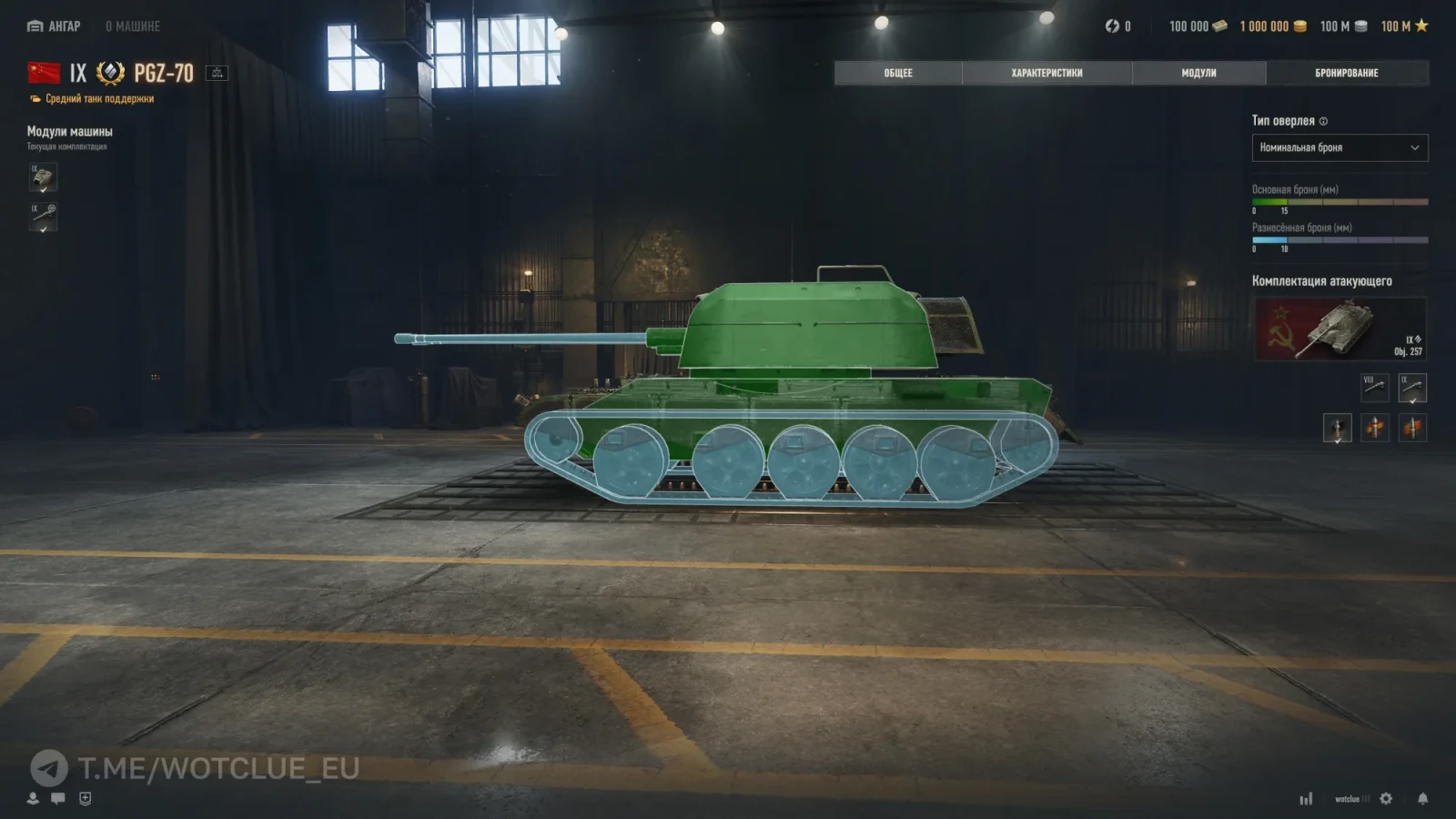Select the attacker's tier VIII gun
The image size is (1456, 819).
[x=1374, y=388]
